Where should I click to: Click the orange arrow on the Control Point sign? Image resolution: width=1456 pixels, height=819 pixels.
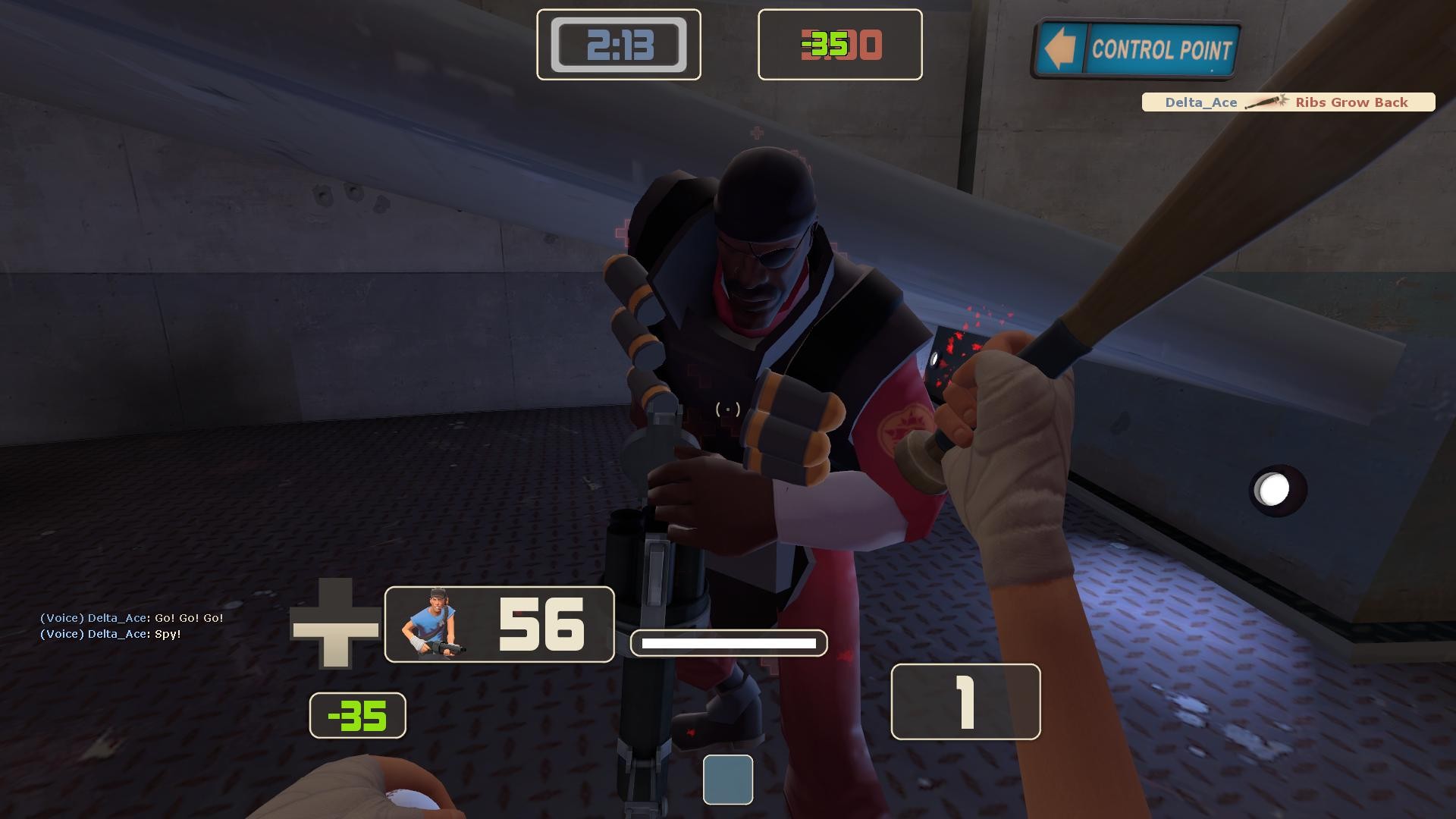click(1062, 49)
